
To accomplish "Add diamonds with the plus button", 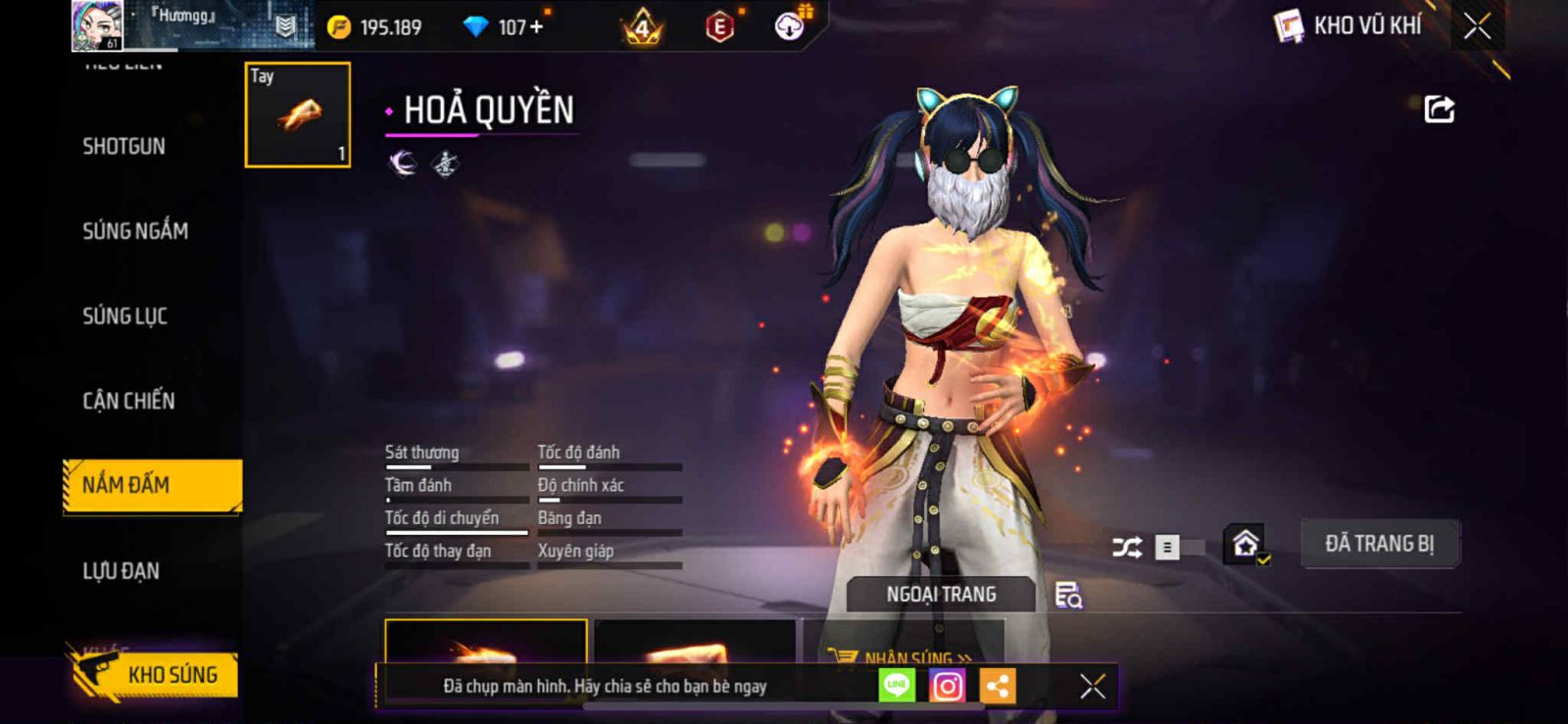I will click(x=536, y=27).
